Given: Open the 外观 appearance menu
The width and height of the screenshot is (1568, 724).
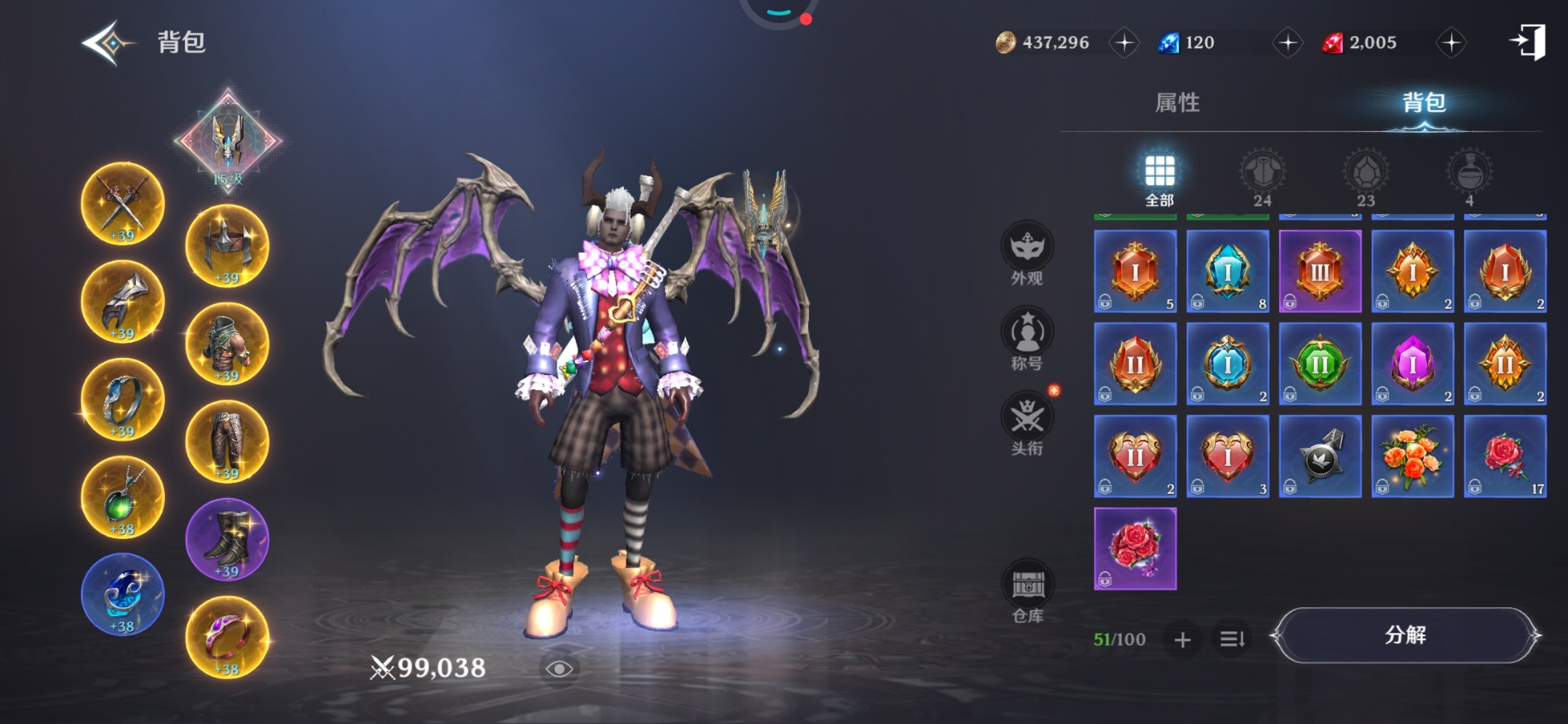Looking at the screenshot, I should [1027, 253].
